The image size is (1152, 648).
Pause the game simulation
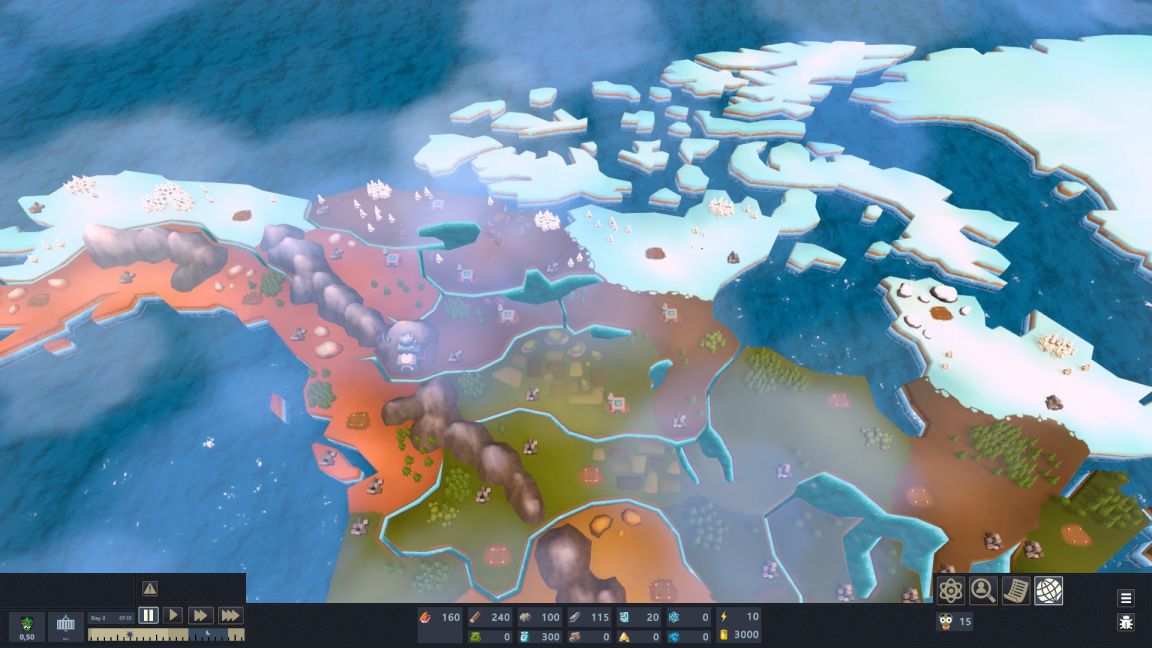[x=148, y=616]
